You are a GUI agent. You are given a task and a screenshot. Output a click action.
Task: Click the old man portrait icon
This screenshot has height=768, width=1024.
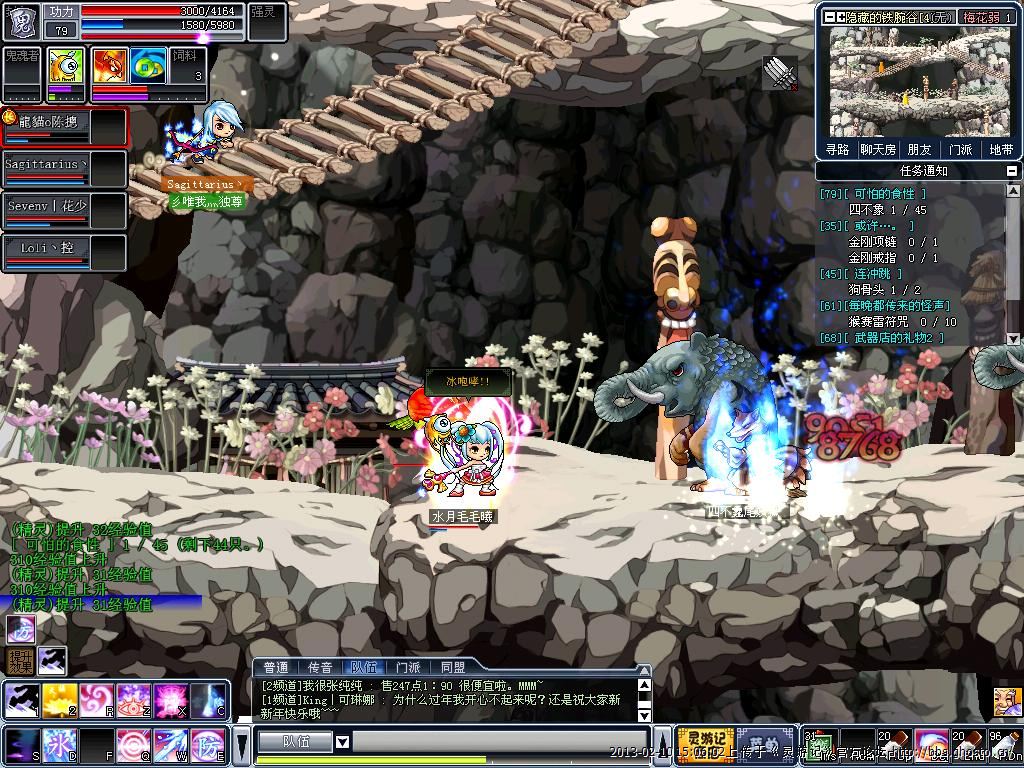pyautogui.click(x=1007, y=700)
